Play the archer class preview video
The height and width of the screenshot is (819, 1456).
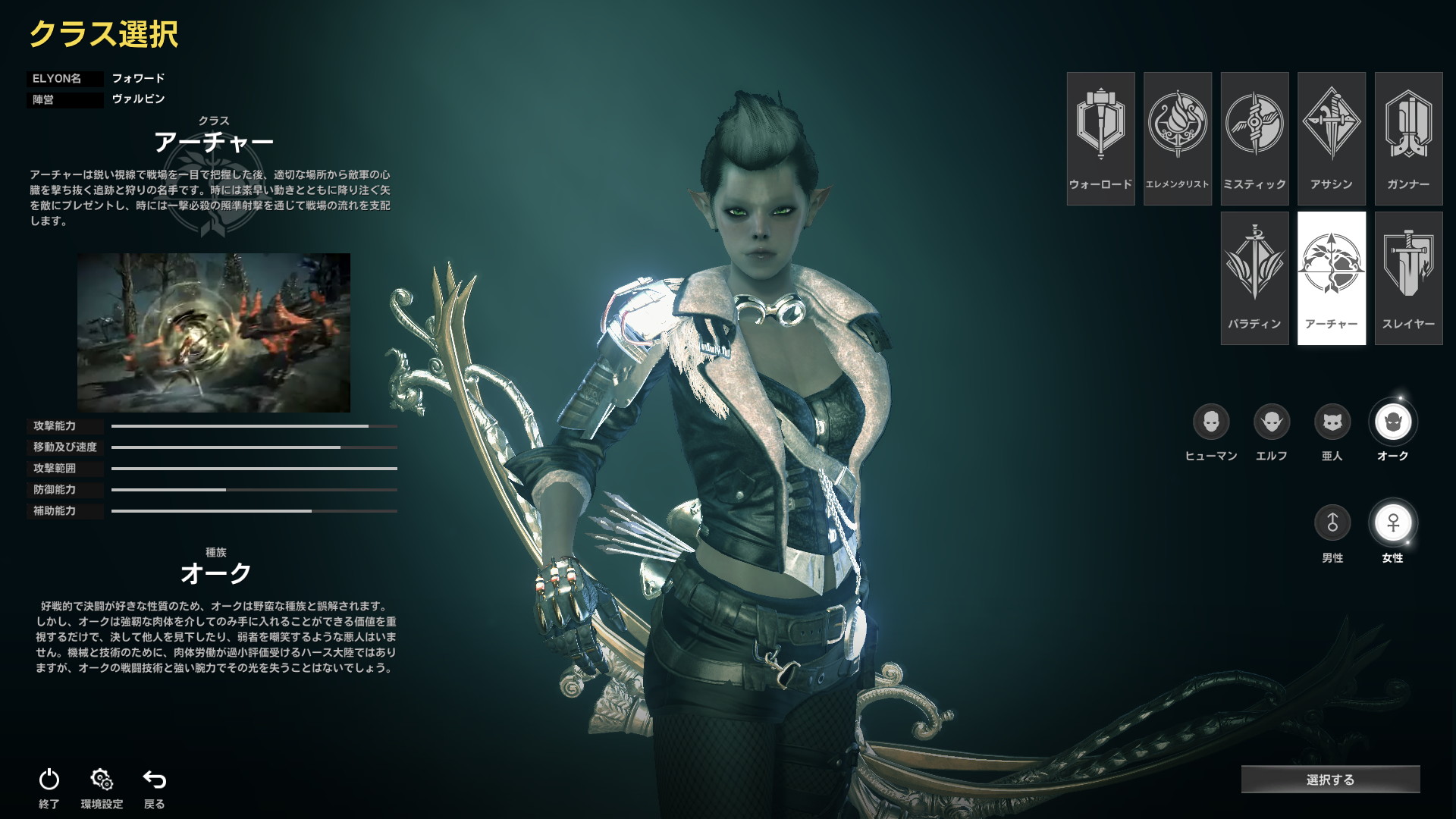[x=214, y=333]
